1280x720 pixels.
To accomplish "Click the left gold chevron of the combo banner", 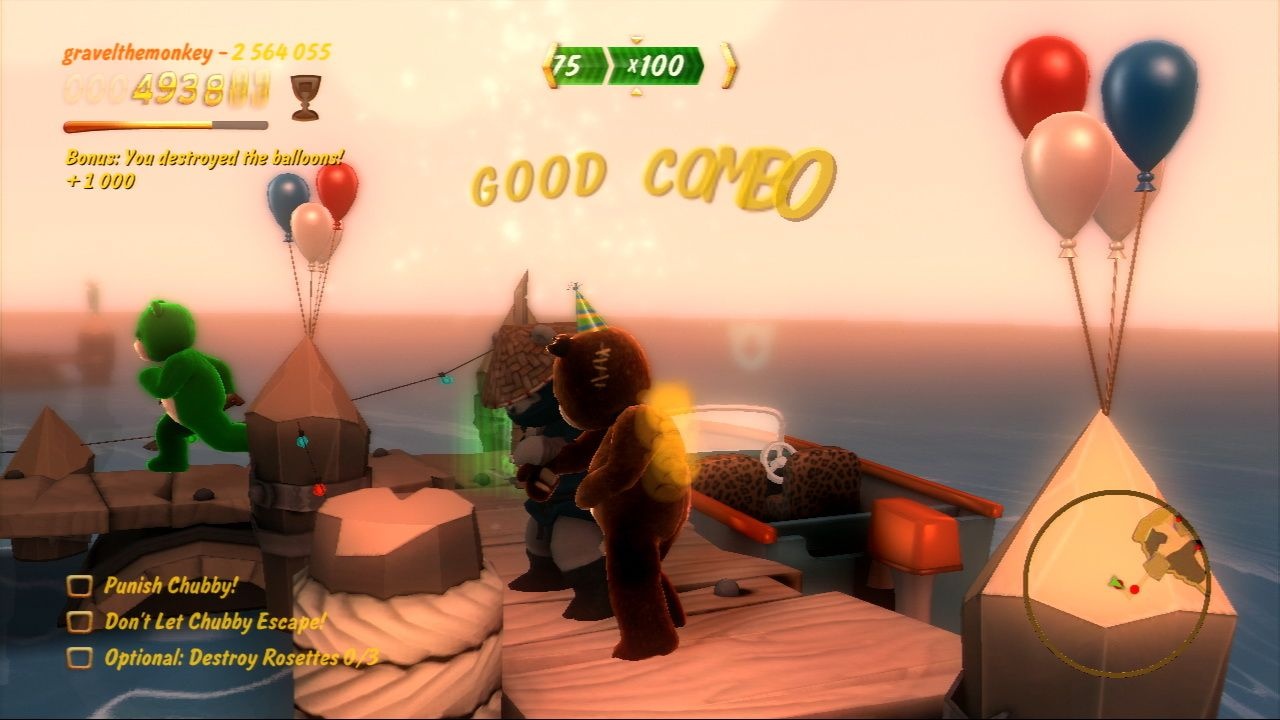I will [x=548, y=66].
